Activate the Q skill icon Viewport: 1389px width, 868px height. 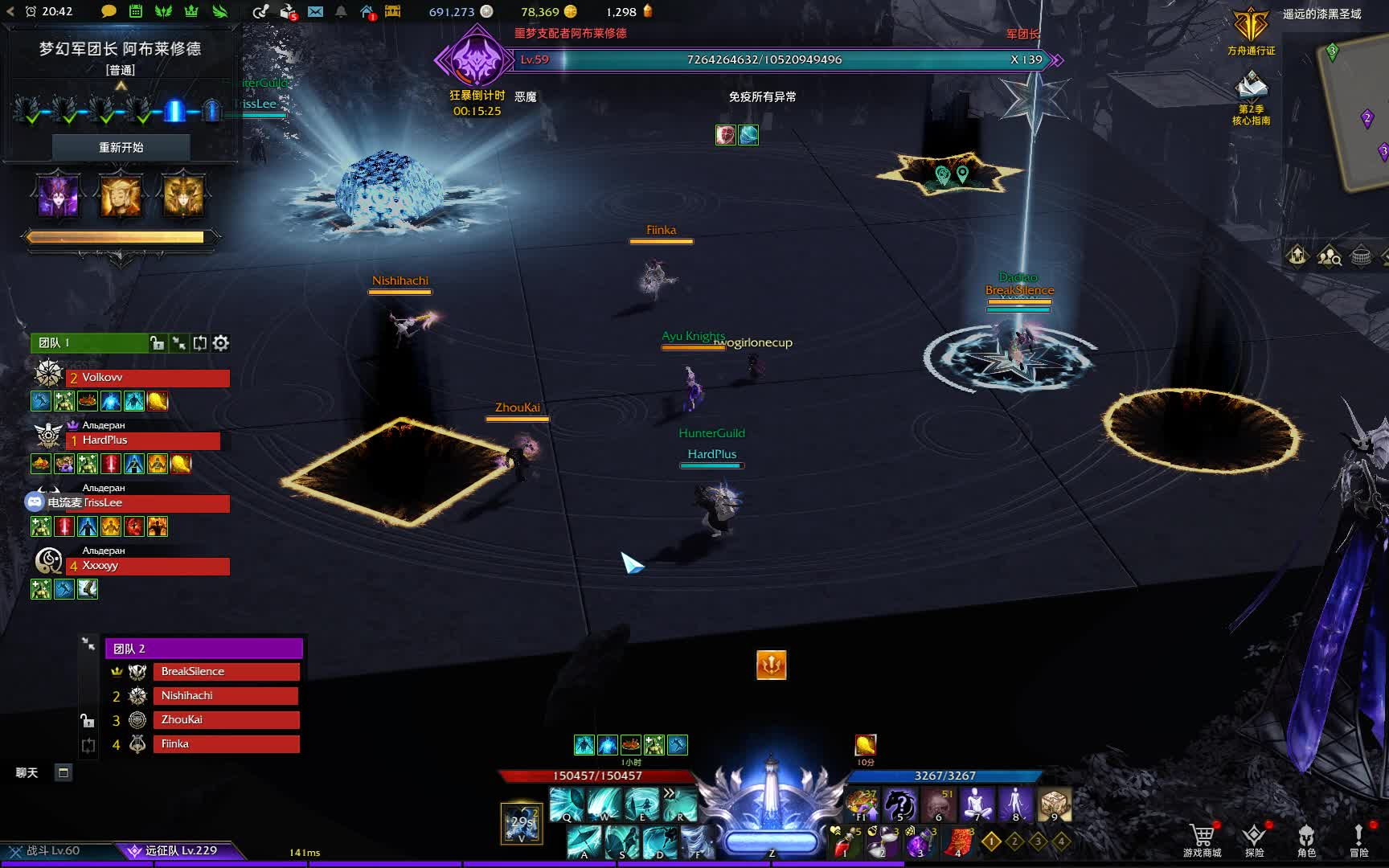pos(567,804)
